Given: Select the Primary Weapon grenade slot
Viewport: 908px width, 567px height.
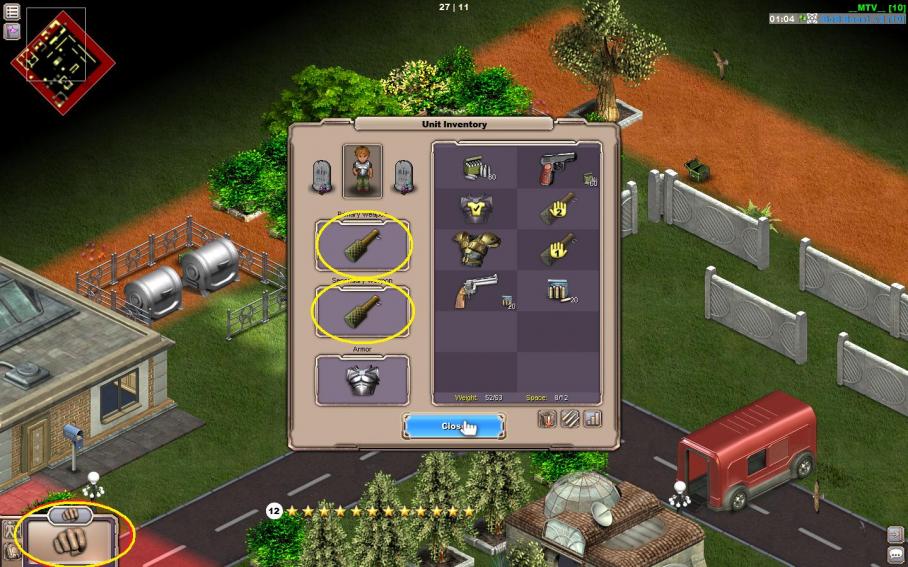Looking at the screenshot, I should tap(362, 246).
